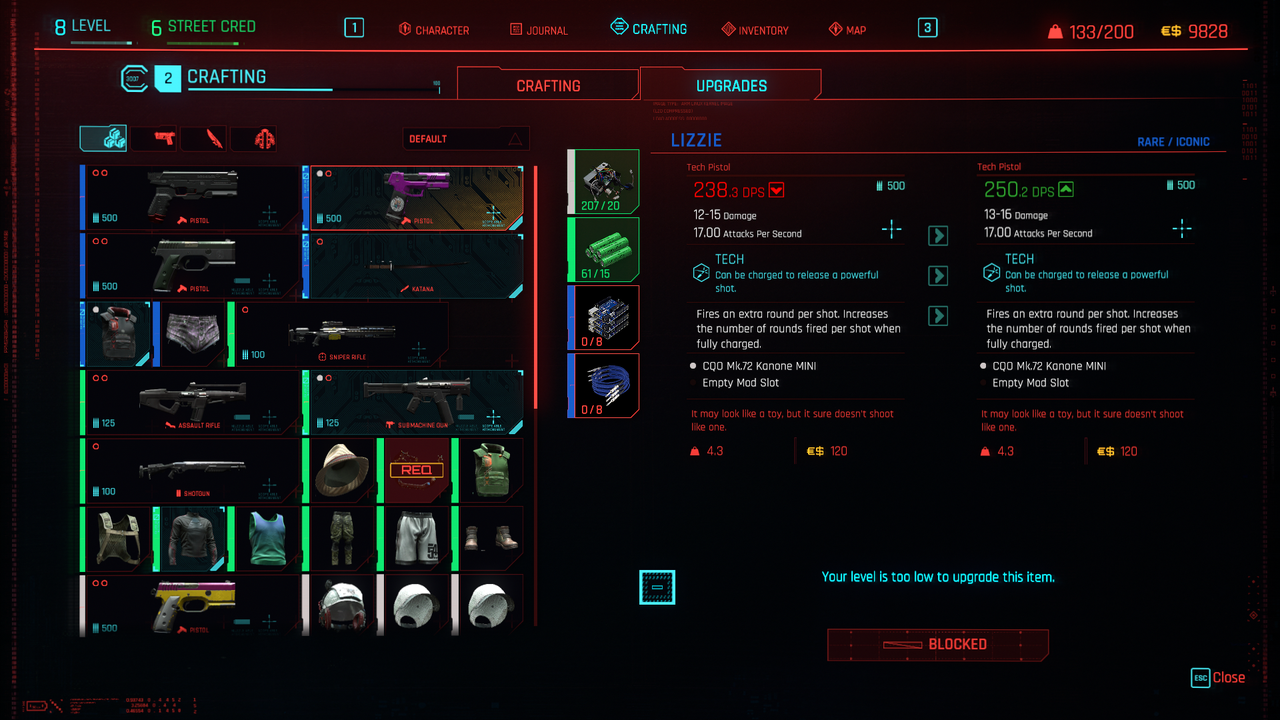Expand the TECH description chevron arrow
The height and width of the screenshot is (720, 1280).
tap(937, 275)
